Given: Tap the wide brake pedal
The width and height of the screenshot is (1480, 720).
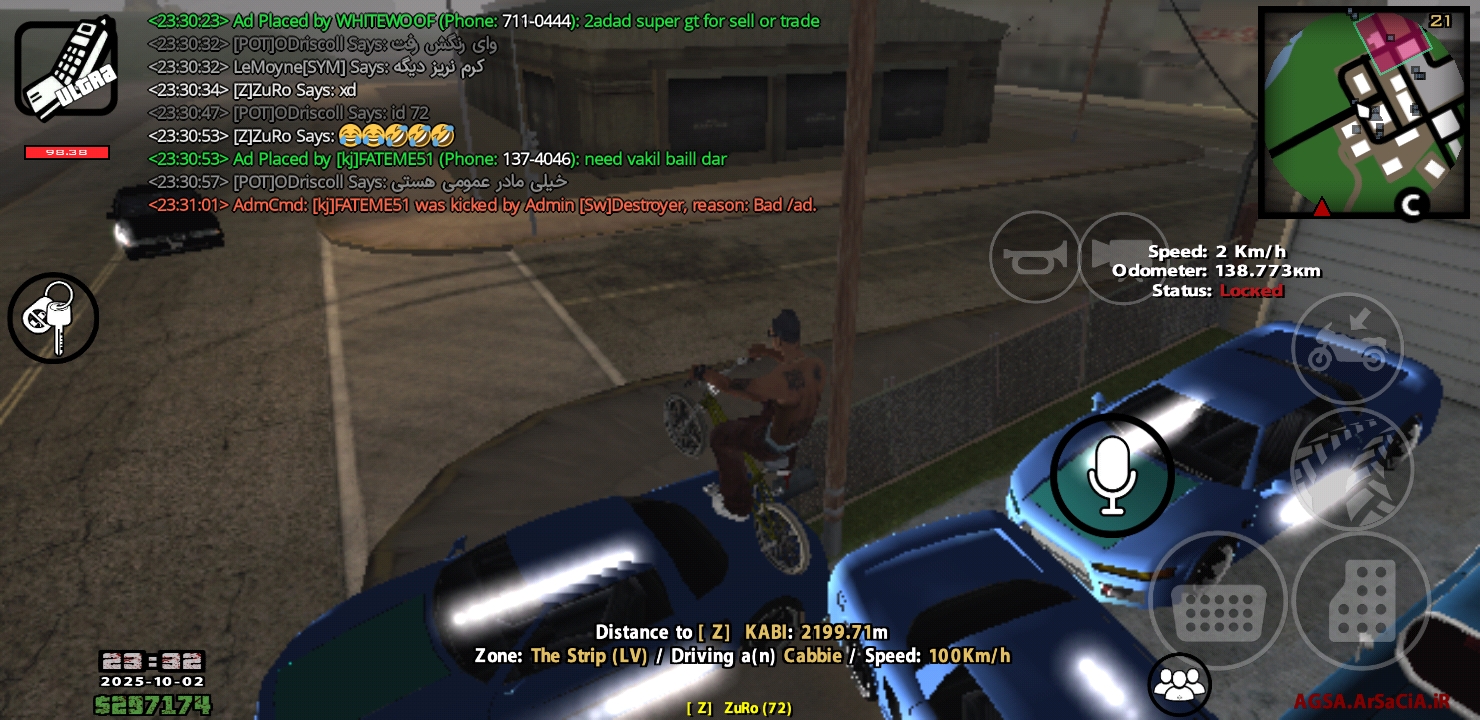Looking at the screenshot, I should click(x=1218, y=601).
